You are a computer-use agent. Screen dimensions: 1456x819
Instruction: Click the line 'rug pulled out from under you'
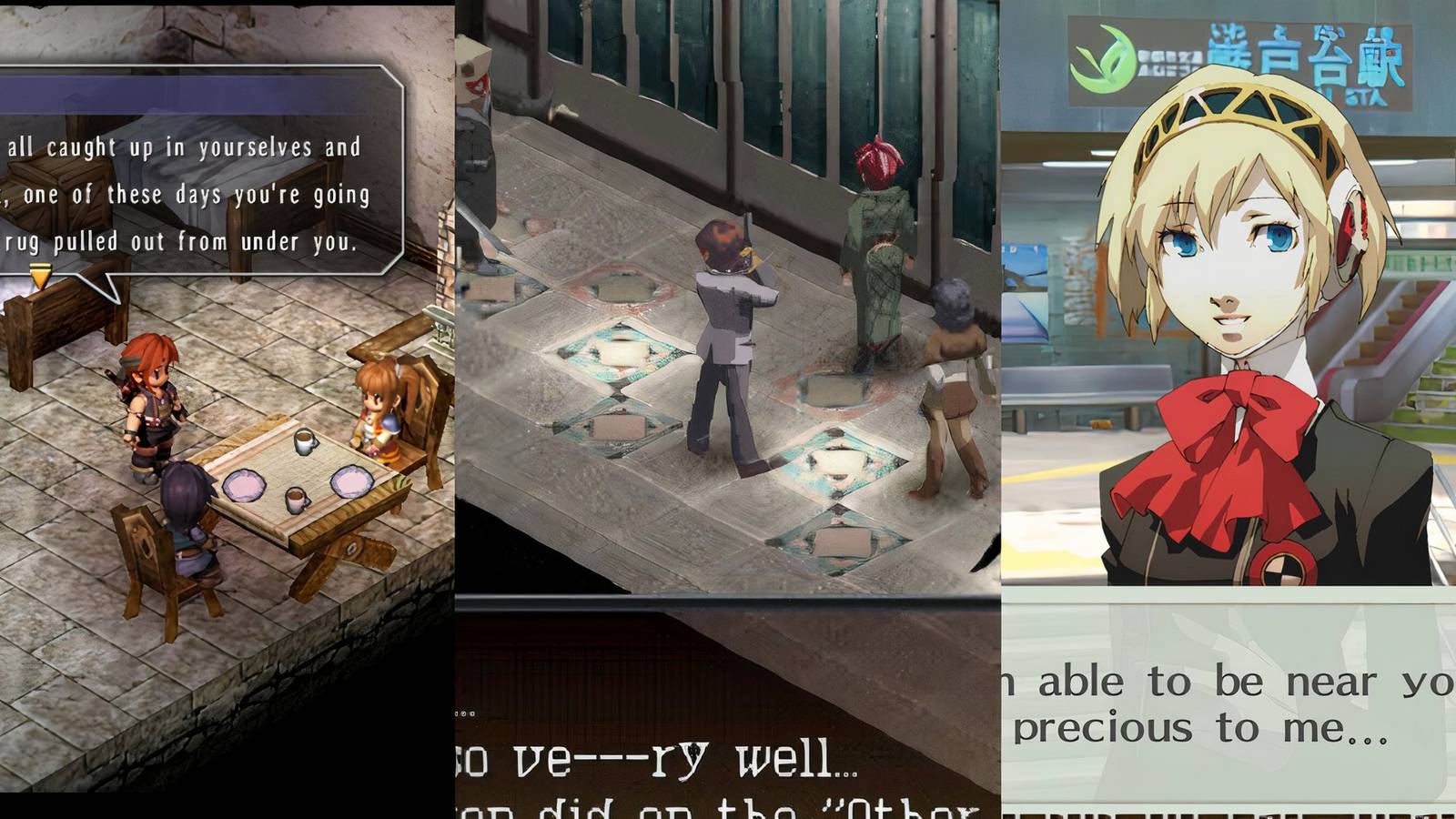click(x=182, y=244)
